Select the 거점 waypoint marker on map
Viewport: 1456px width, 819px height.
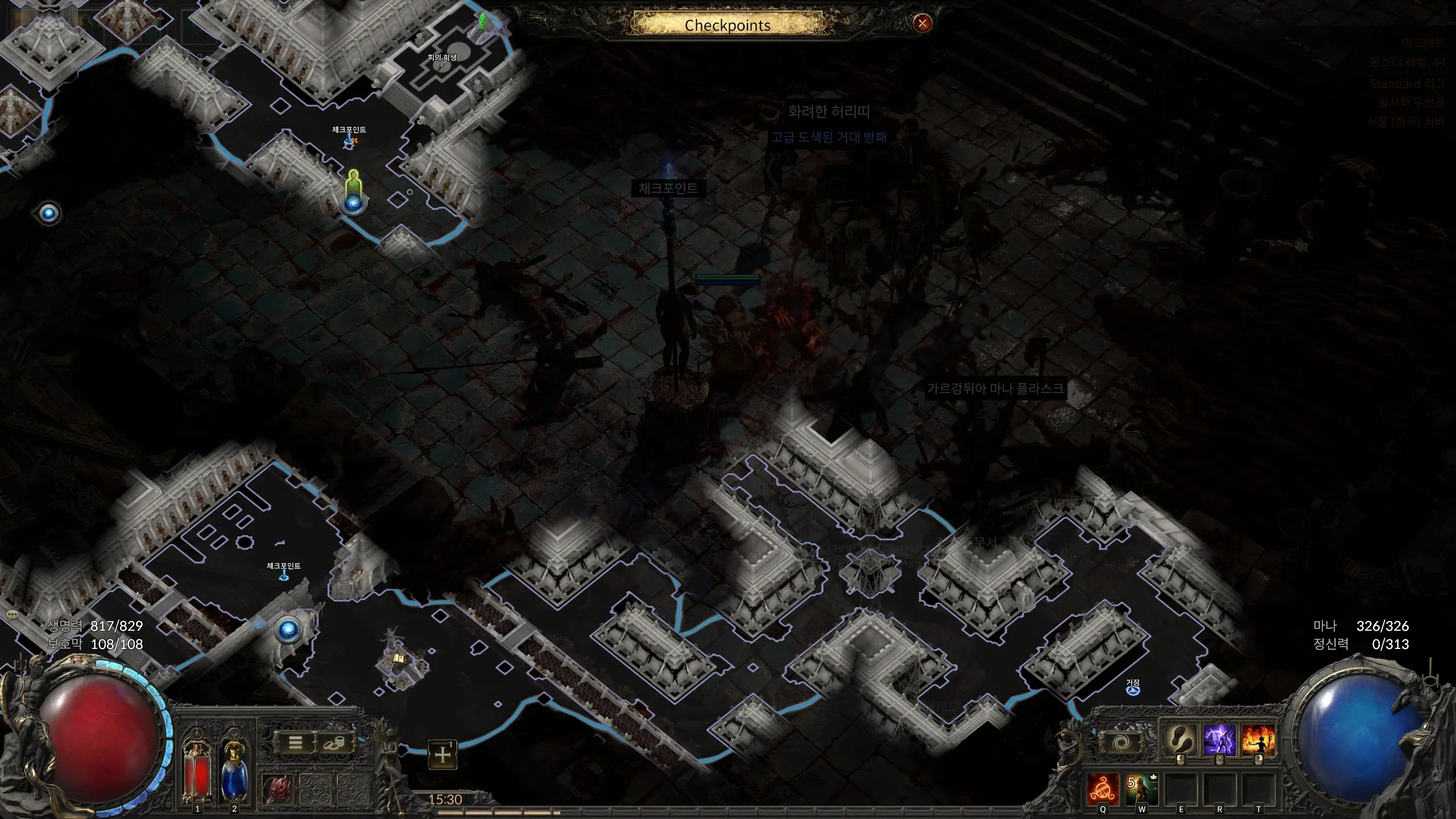tap(1133, 690)
